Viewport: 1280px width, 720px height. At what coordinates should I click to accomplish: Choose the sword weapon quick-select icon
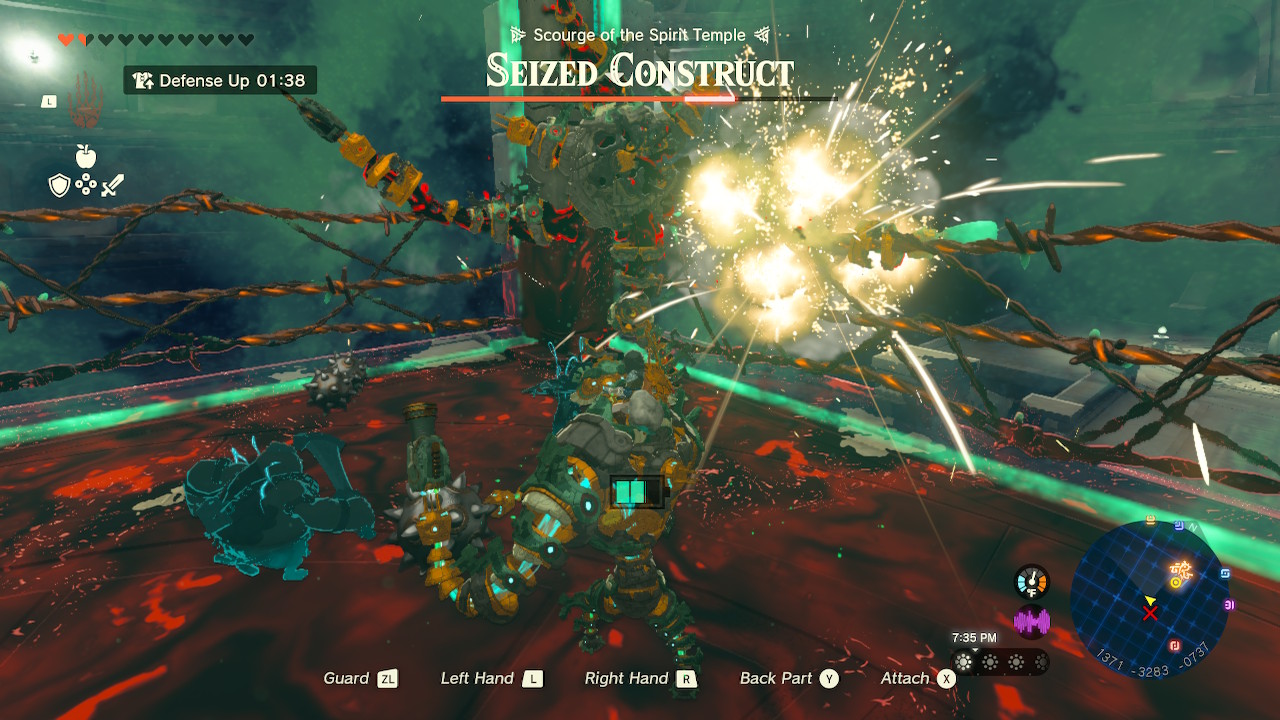pos(112,185)
